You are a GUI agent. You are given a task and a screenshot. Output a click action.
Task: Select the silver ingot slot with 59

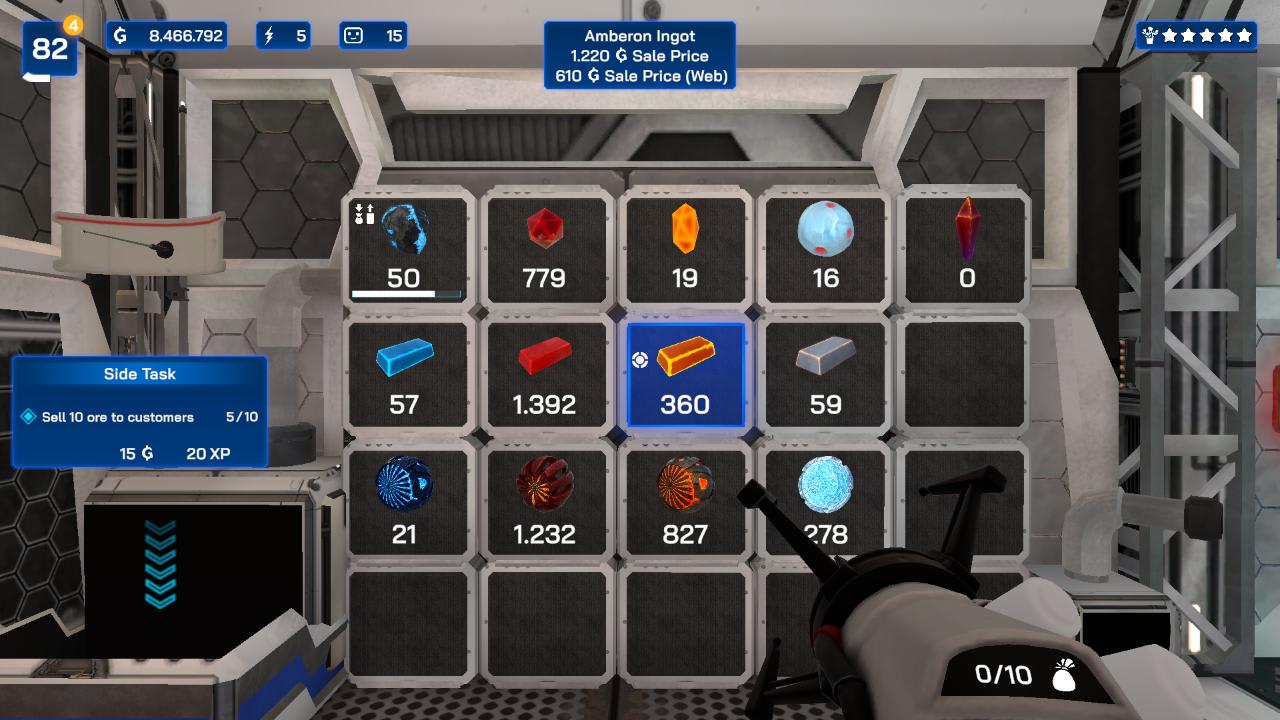coord(824,375)
